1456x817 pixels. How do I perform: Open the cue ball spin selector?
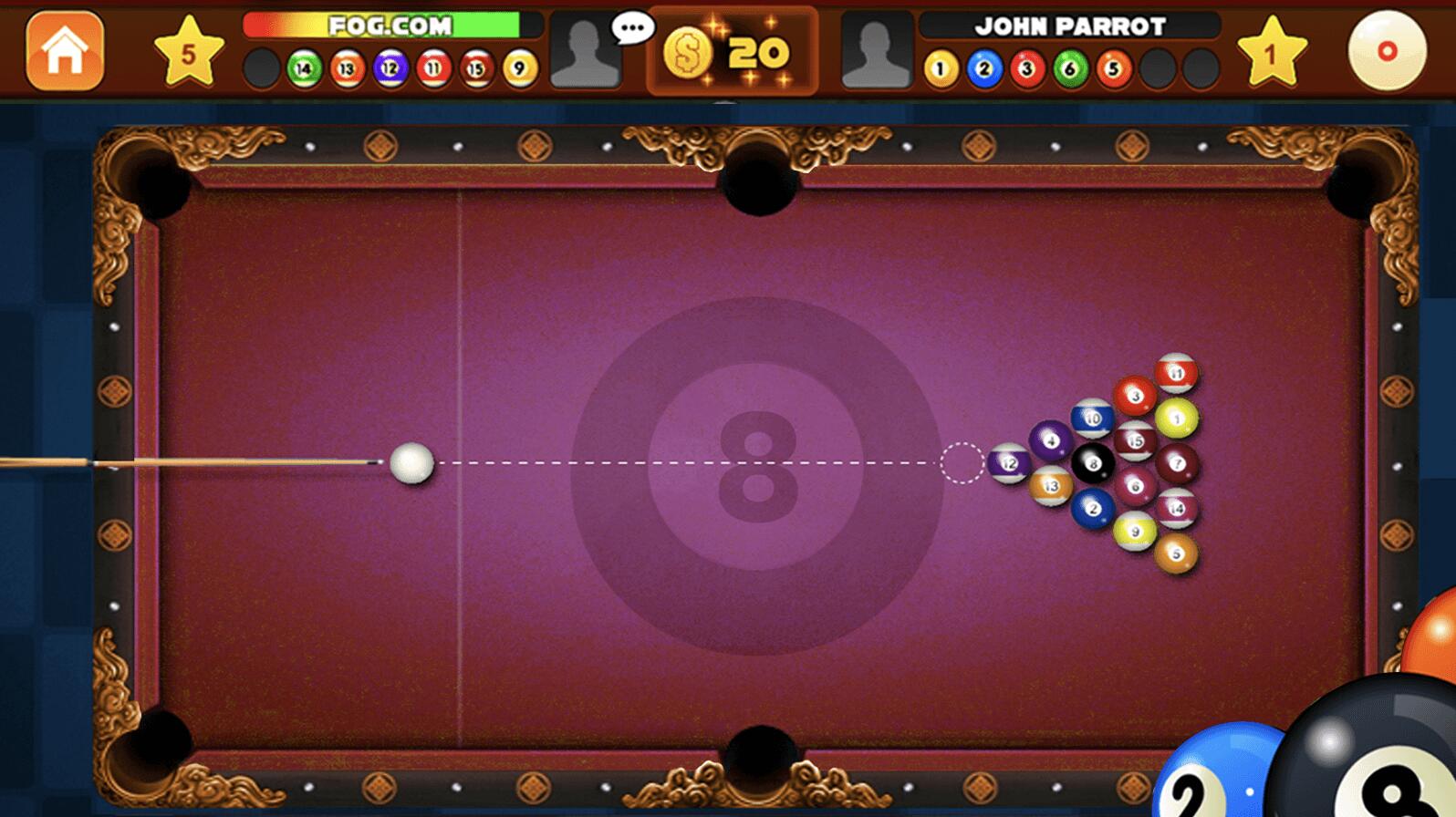click(1387, 51)
